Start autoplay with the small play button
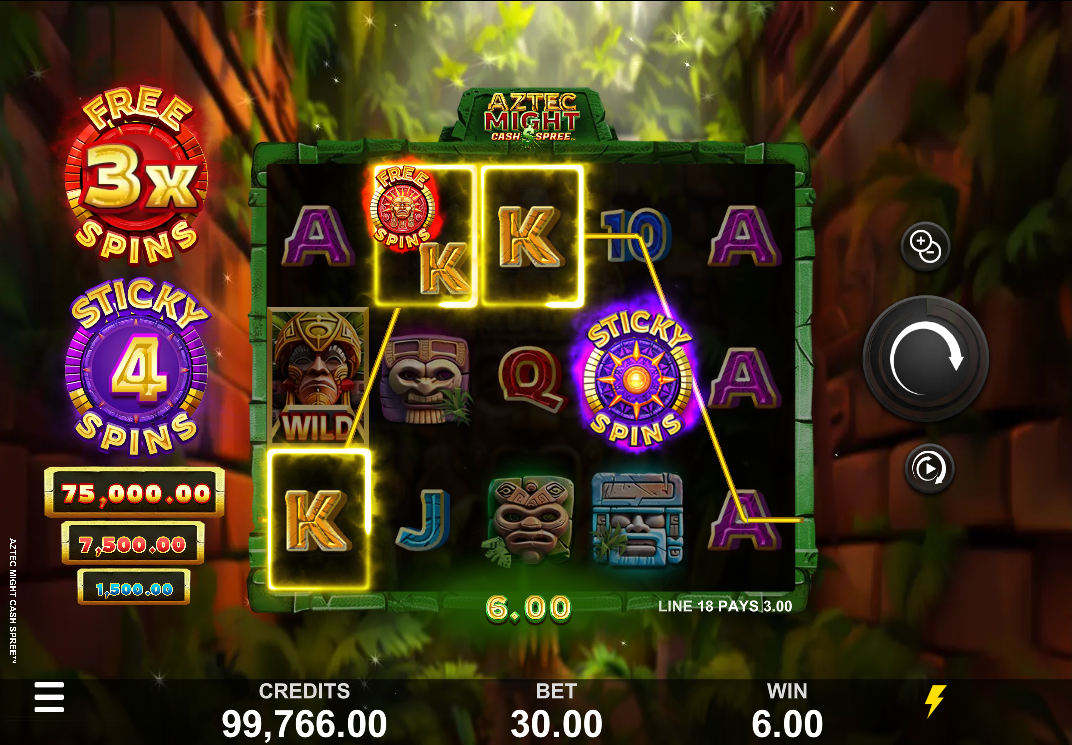The image size is (1072, 745). (x=929, y=468)
